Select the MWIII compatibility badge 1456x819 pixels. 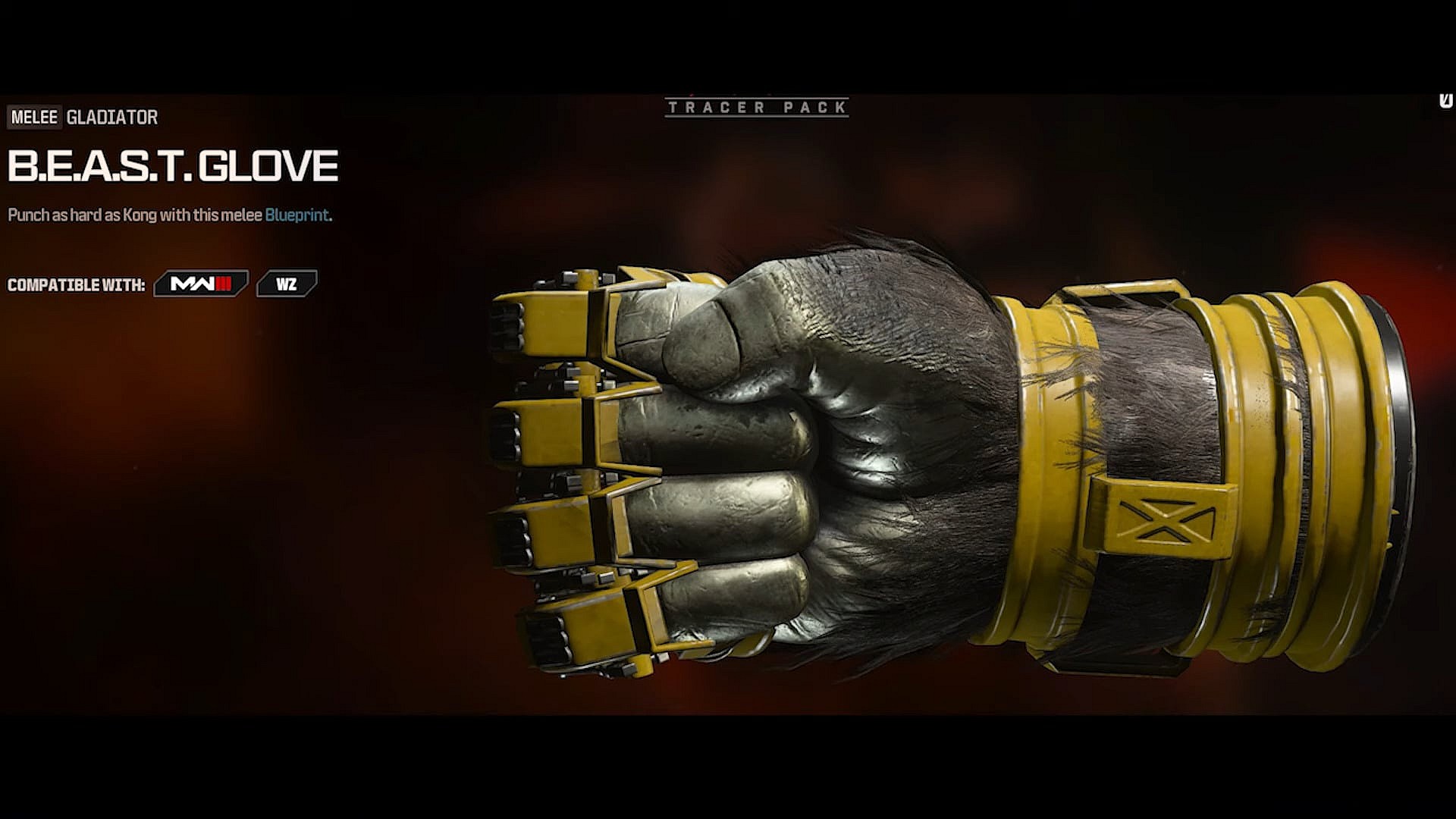pos(199,281)
